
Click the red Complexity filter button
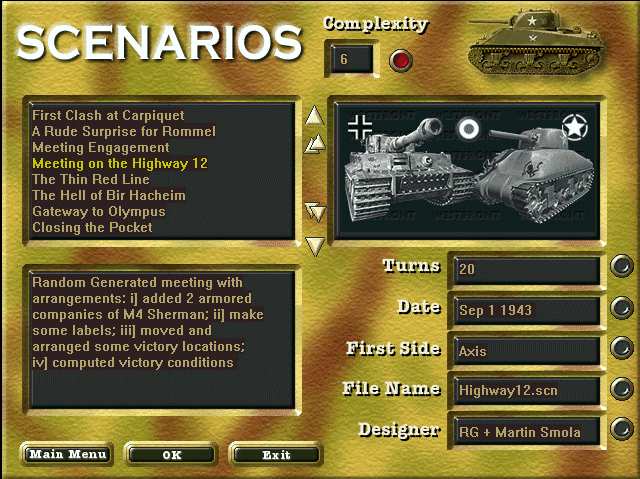coord(401,60)
